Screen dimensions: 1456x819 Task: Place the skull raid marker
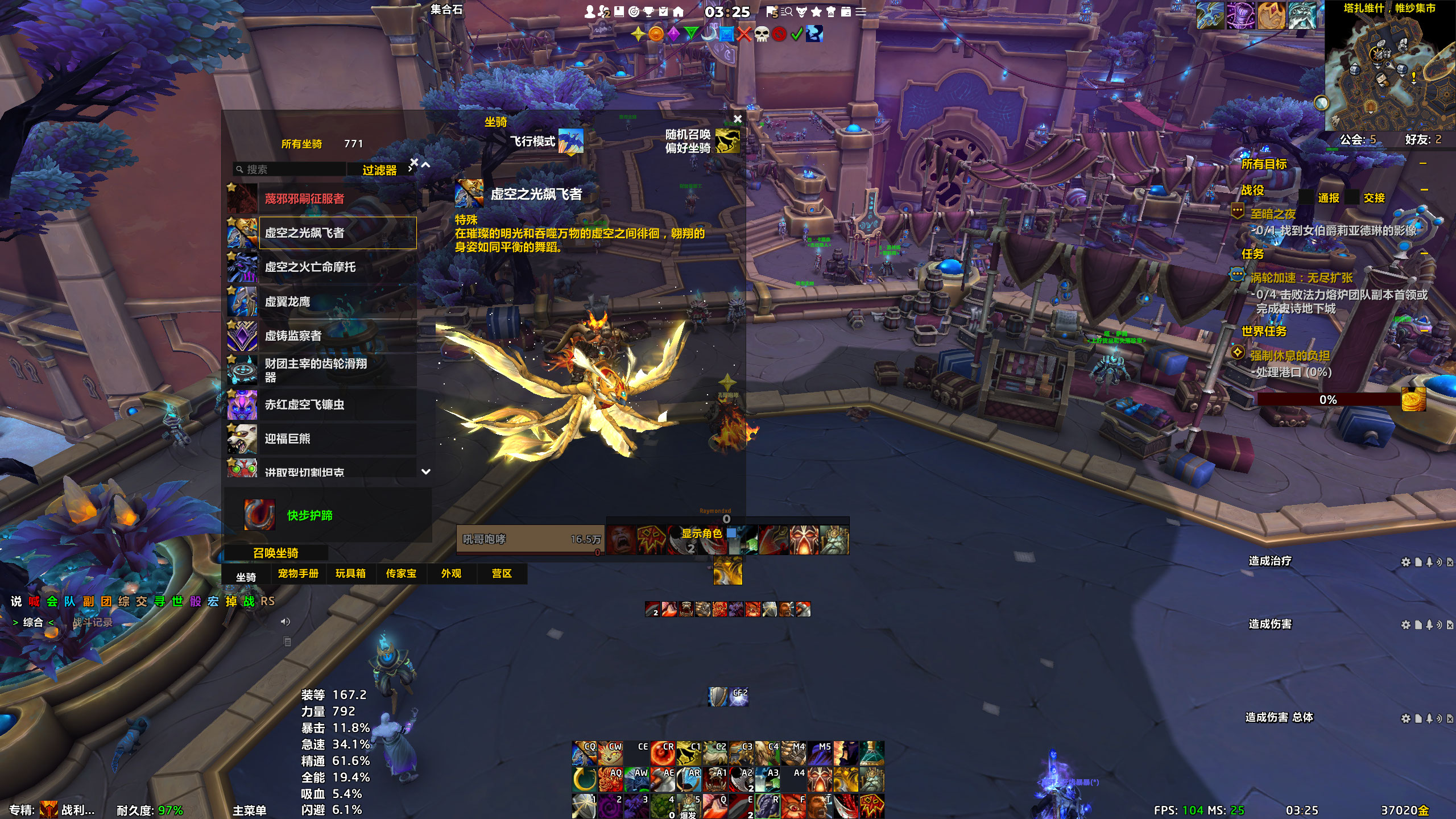762,34
